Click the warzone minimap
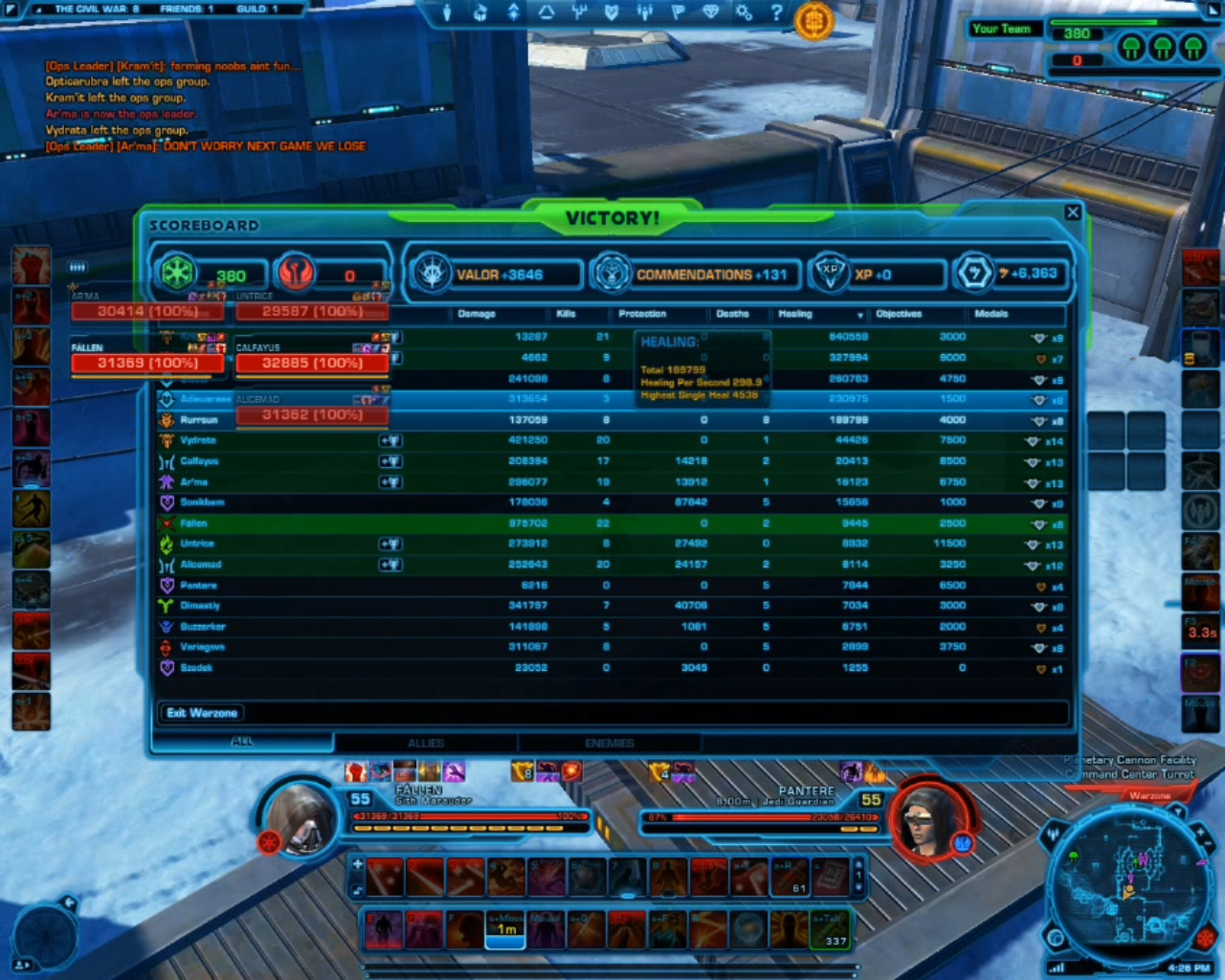The image size is (1225, 980). point(1129,880)
